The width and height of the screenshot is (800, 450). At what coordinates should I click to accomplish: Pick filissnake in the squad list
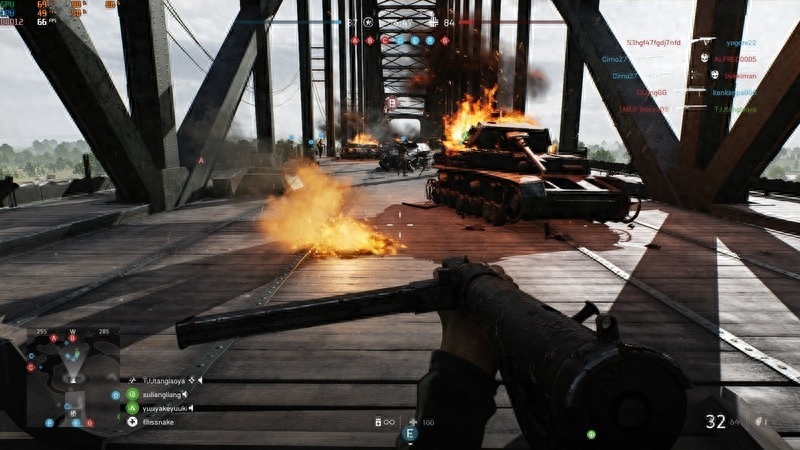pyautogui.click(x=157, y=422)
